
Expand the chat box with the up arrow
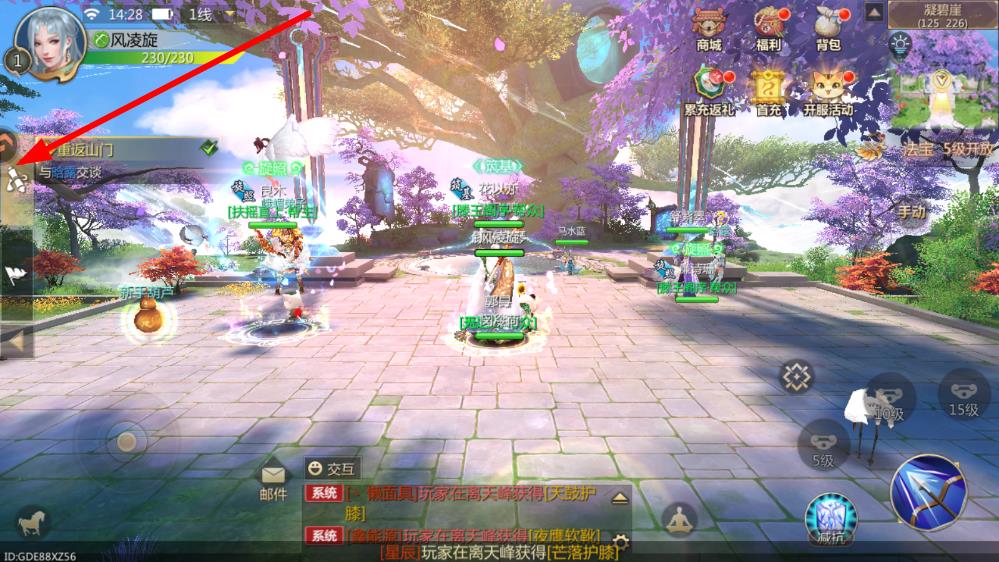pos(620,497)
